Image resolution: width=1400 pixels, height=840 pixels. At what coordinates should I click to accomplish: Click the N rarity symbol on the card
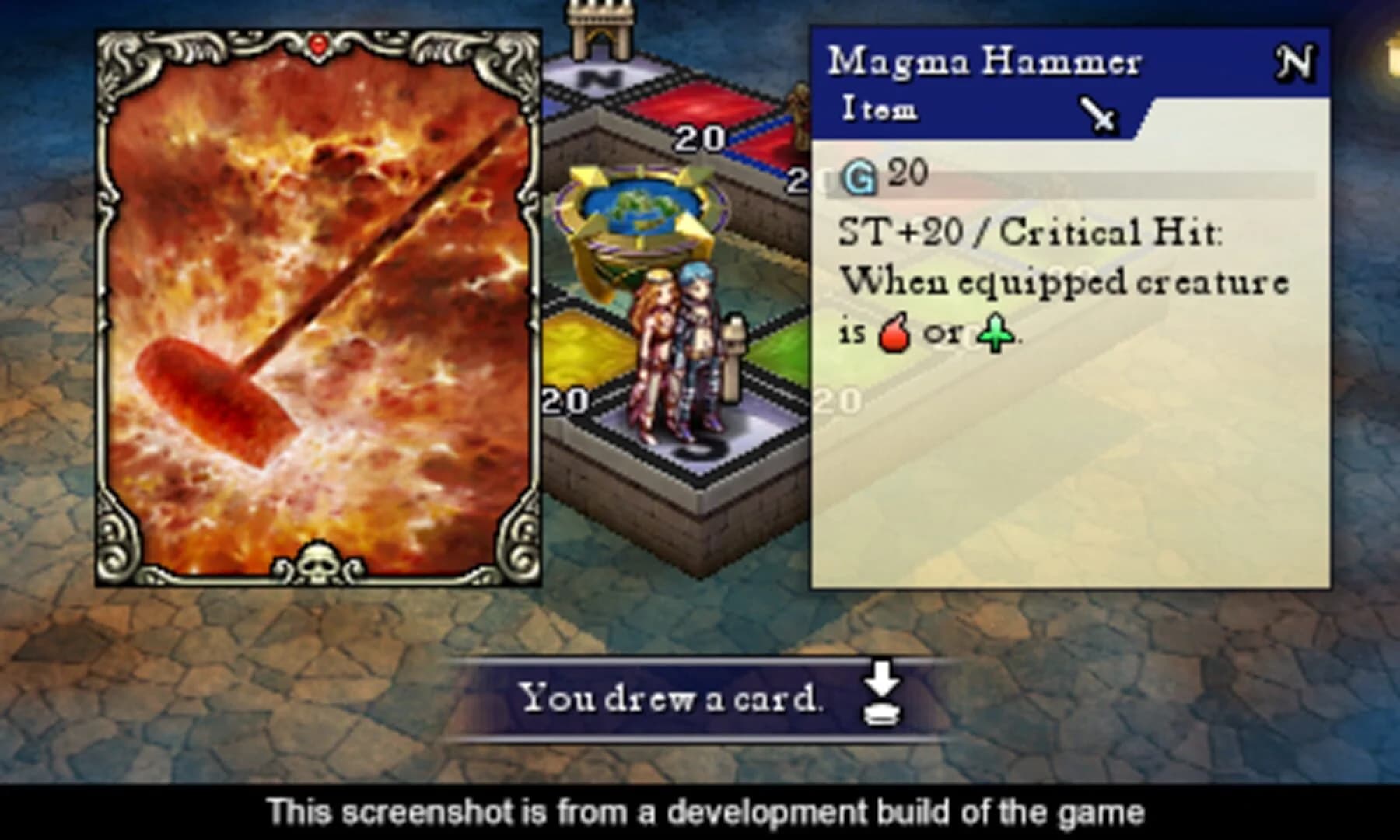tap(1294, 61)
